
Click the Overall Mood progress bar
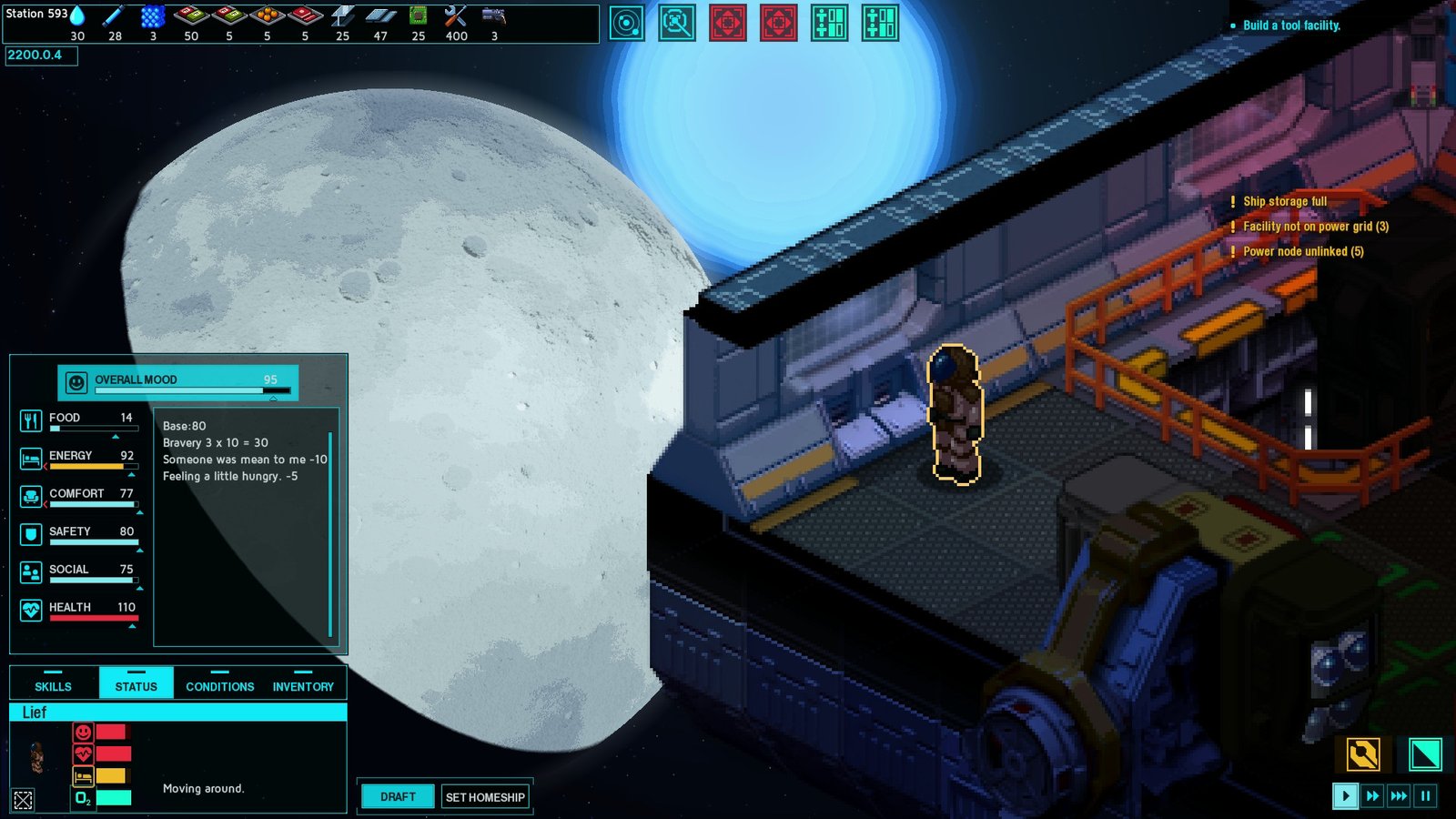pos(177,390)
